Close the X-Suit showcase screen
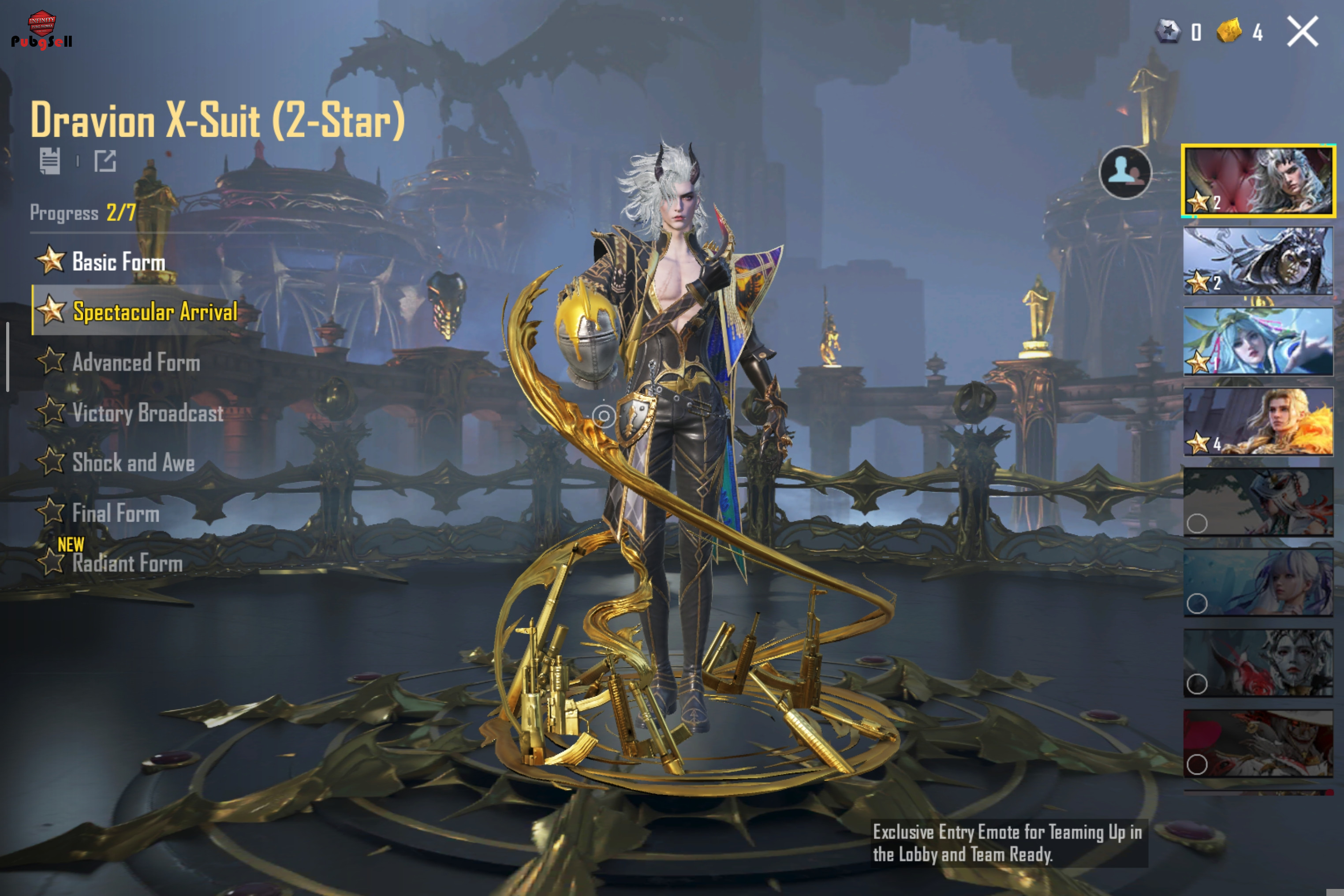 click(x=1302, y=31)
